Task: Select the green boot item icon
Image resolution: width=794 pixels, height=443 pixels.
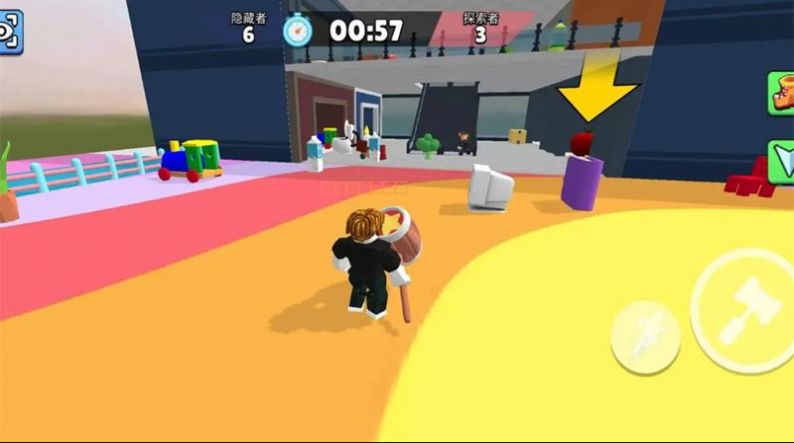Action: pos(781,95)
